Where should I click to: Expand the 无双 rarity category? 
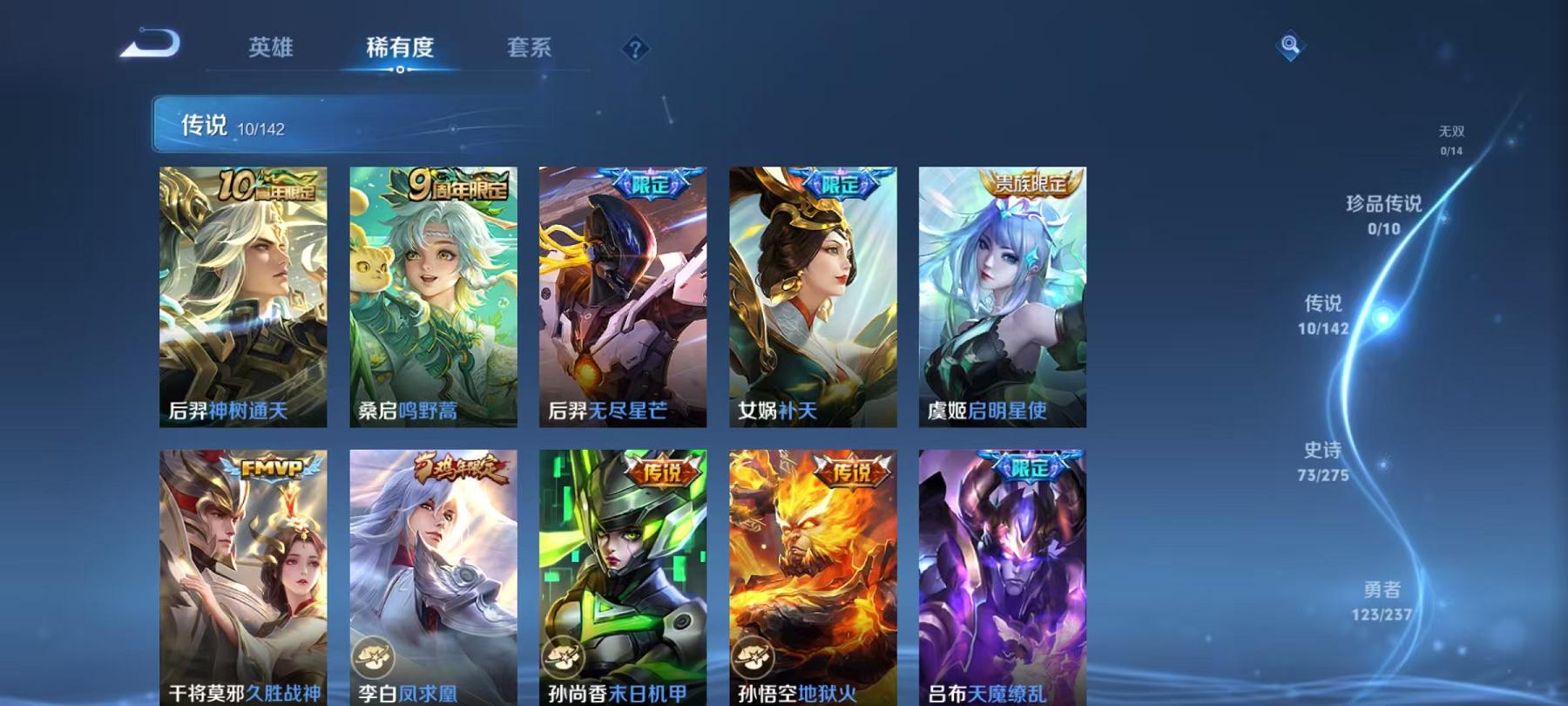[x=1451, y=139]
